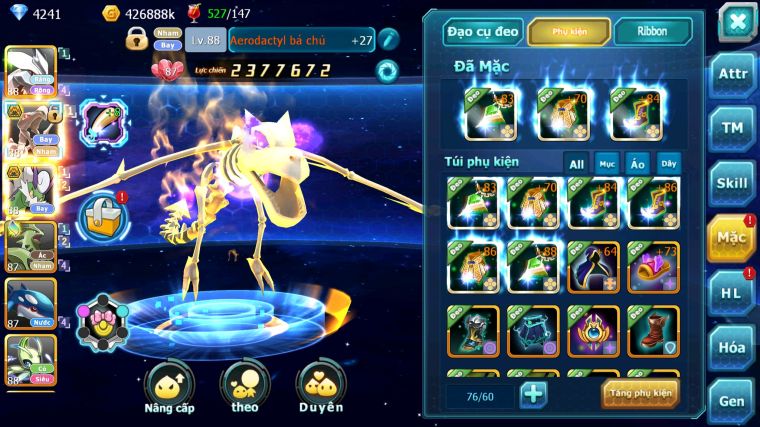760x427 pixels.
Task: Switch to the Đạo cụ đeo tab
Action: coord(483,31)
